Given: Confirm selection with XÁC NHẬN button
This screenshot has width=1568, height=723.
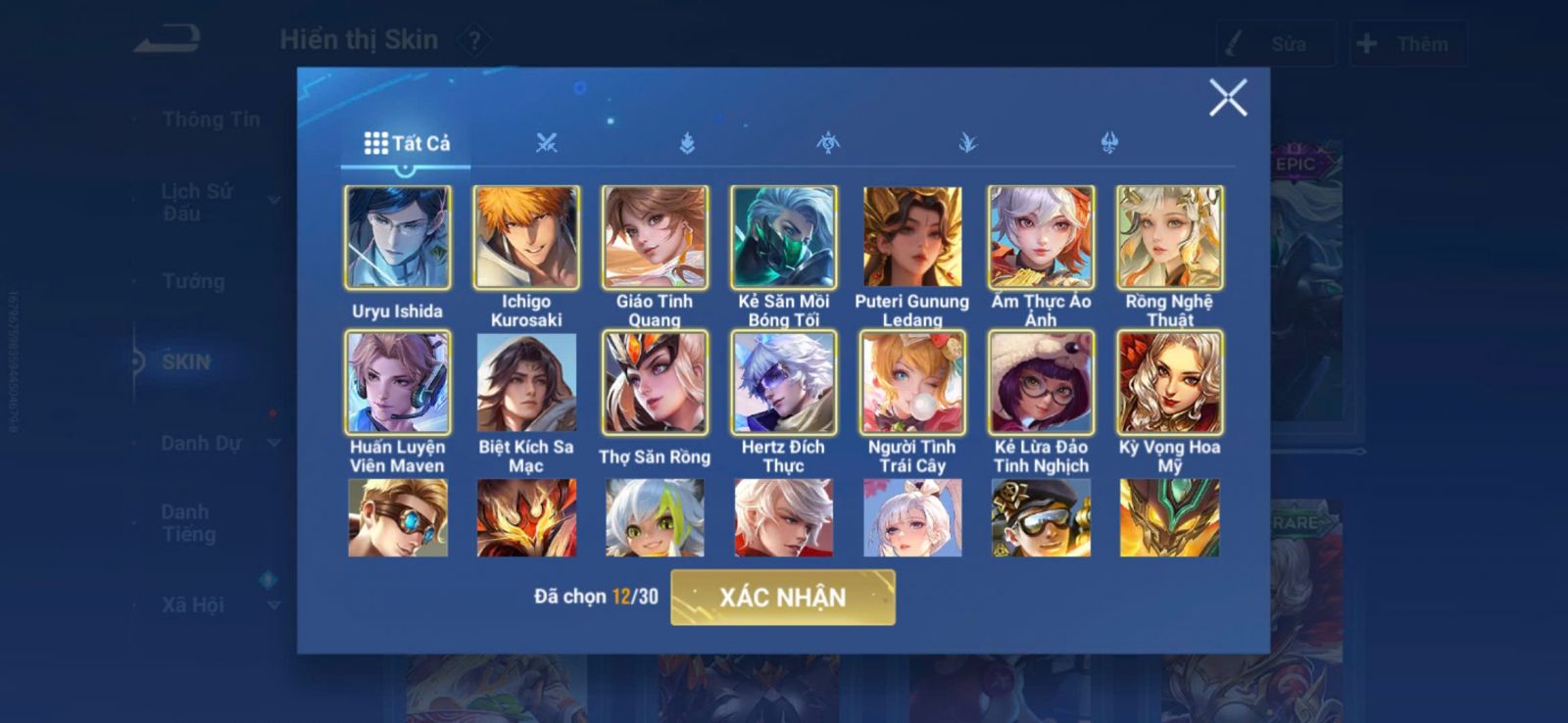Looking at the screenshot, I should tap(782, 598).
